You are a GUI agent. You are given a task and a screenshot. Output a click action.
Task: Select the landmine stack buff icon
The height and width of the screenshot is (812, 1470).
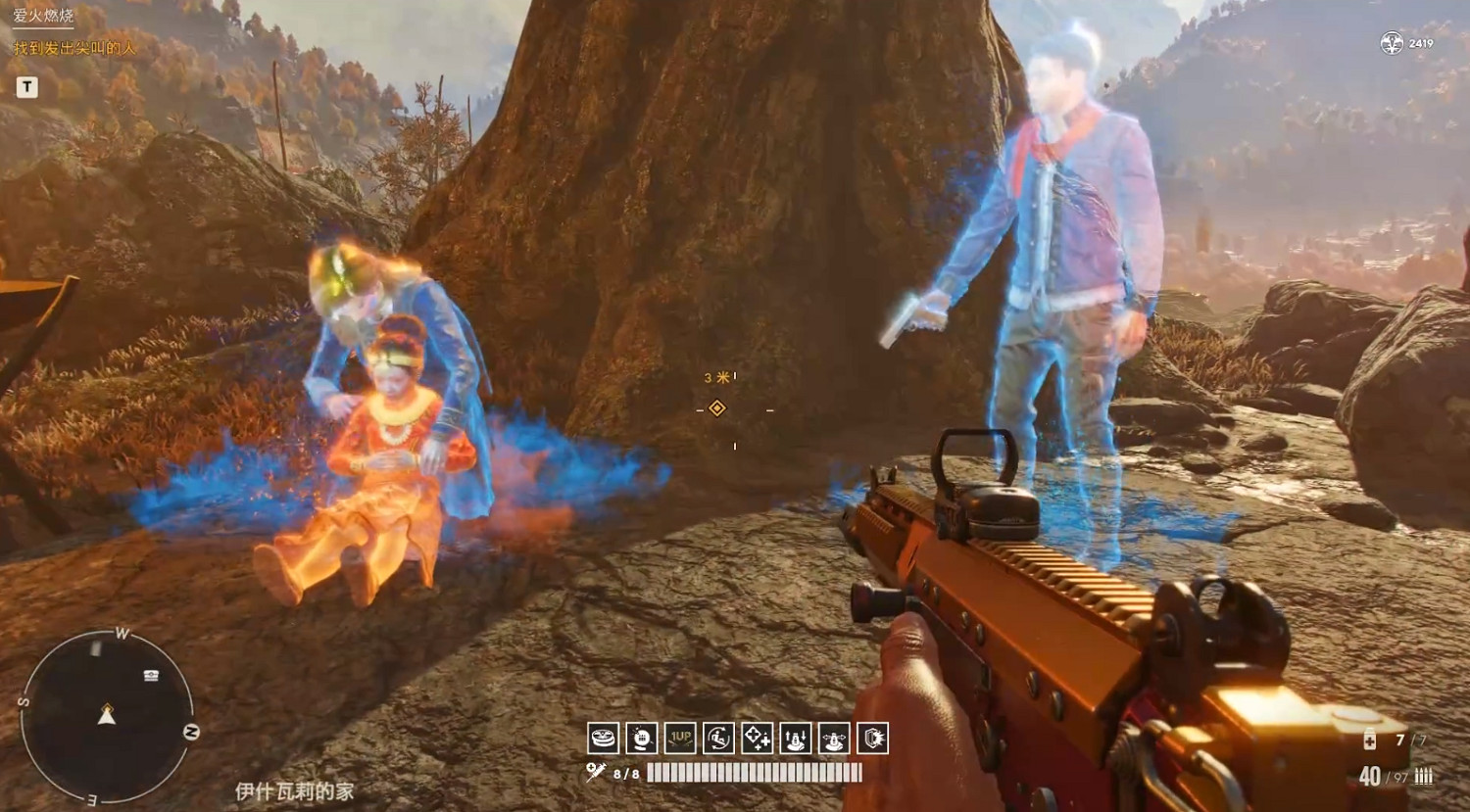(x=604, y=738)
